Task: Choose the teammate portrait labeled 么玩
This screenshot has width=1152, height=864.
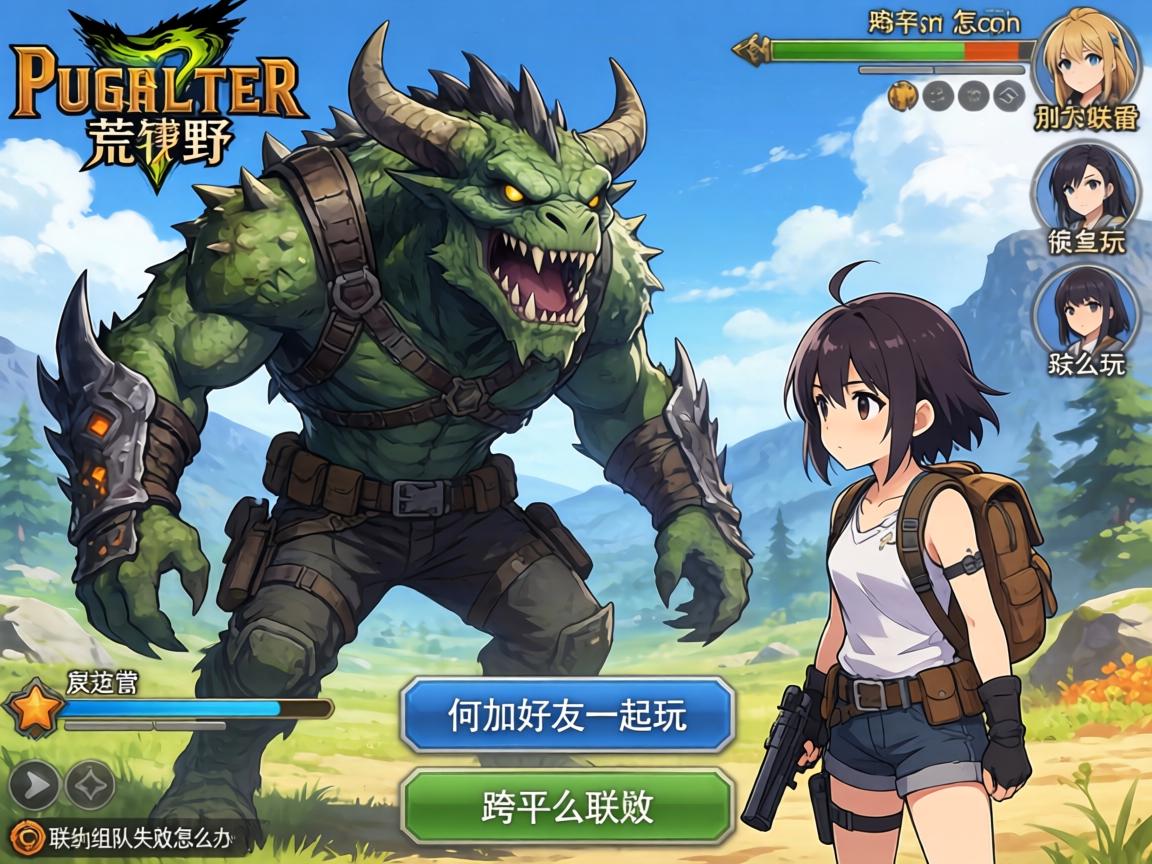Action: 1086,310
